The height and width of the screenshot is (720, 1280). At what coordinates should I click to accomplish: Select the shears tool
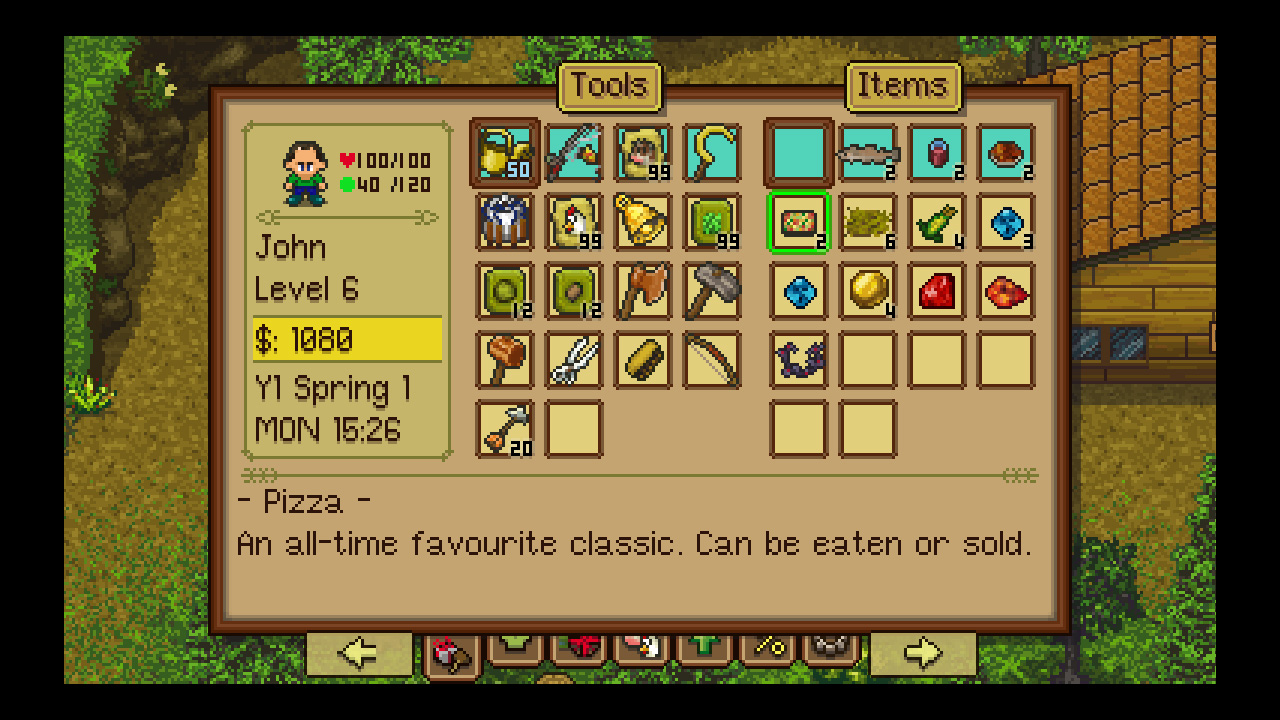point(574,360)
